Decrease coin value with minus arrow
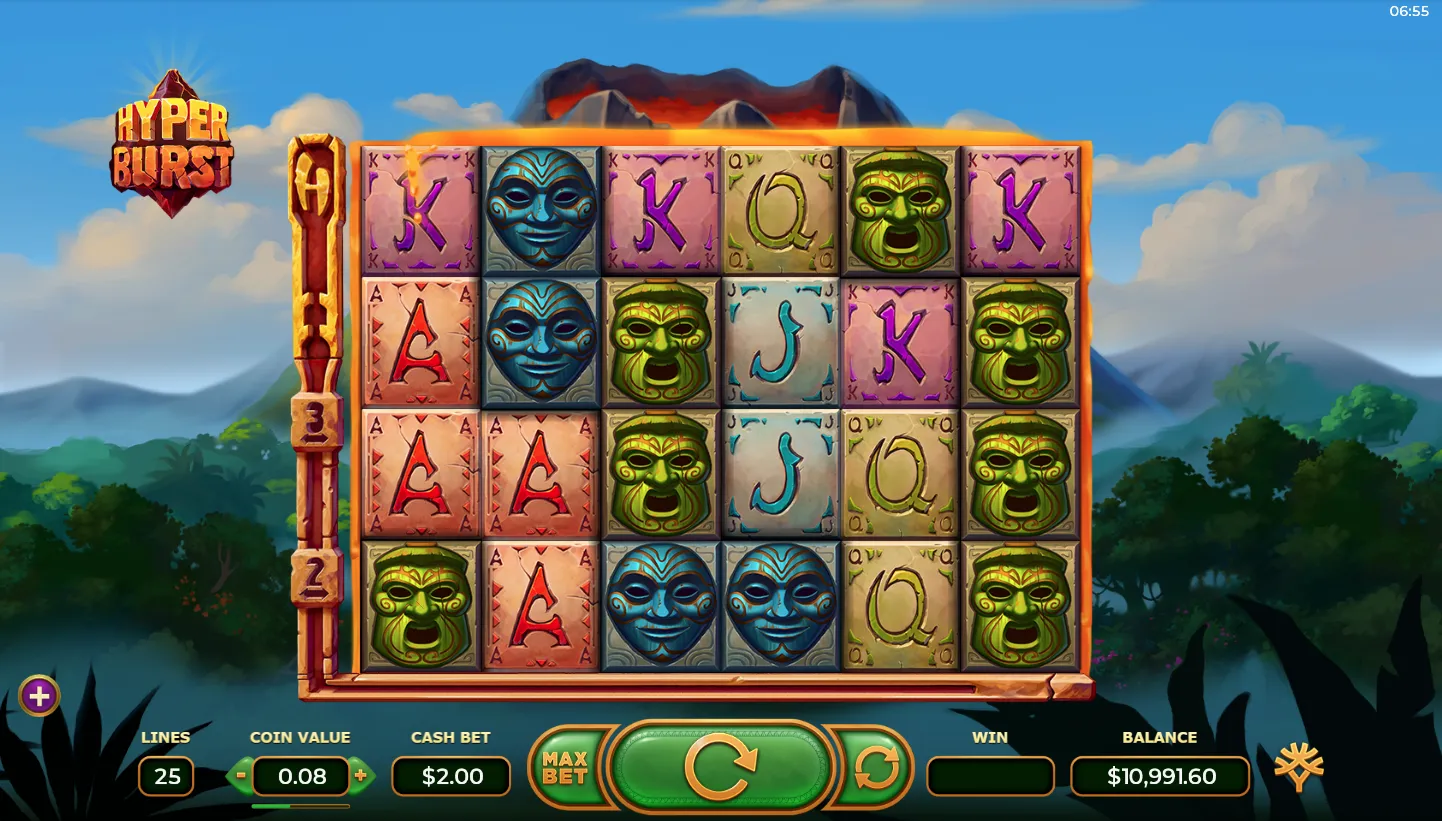The image size is (1442, 821). click(x=240, y=775)
